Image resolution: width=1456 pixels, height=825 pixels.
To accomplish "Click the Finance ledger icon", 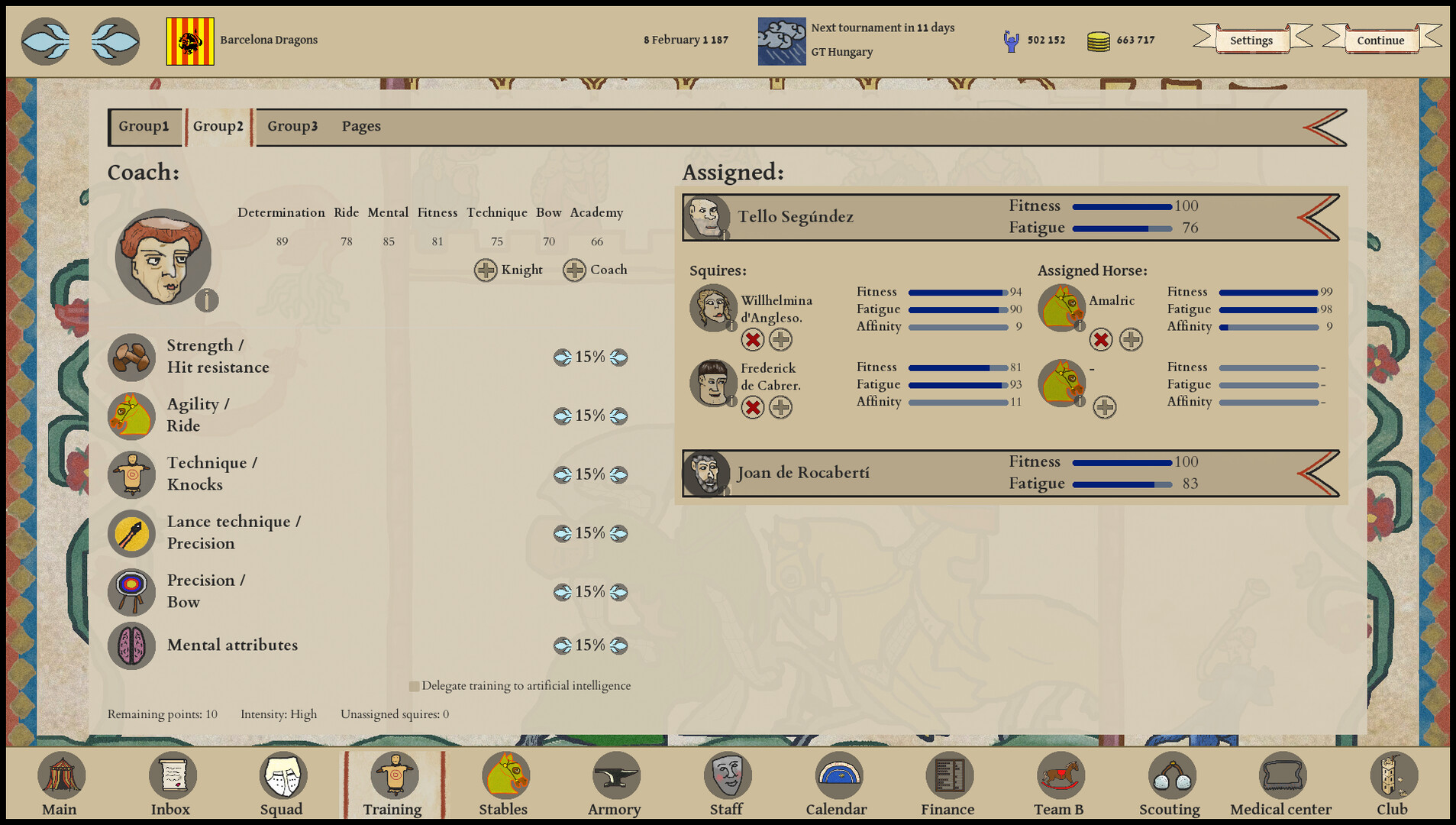I will point(948,775).
